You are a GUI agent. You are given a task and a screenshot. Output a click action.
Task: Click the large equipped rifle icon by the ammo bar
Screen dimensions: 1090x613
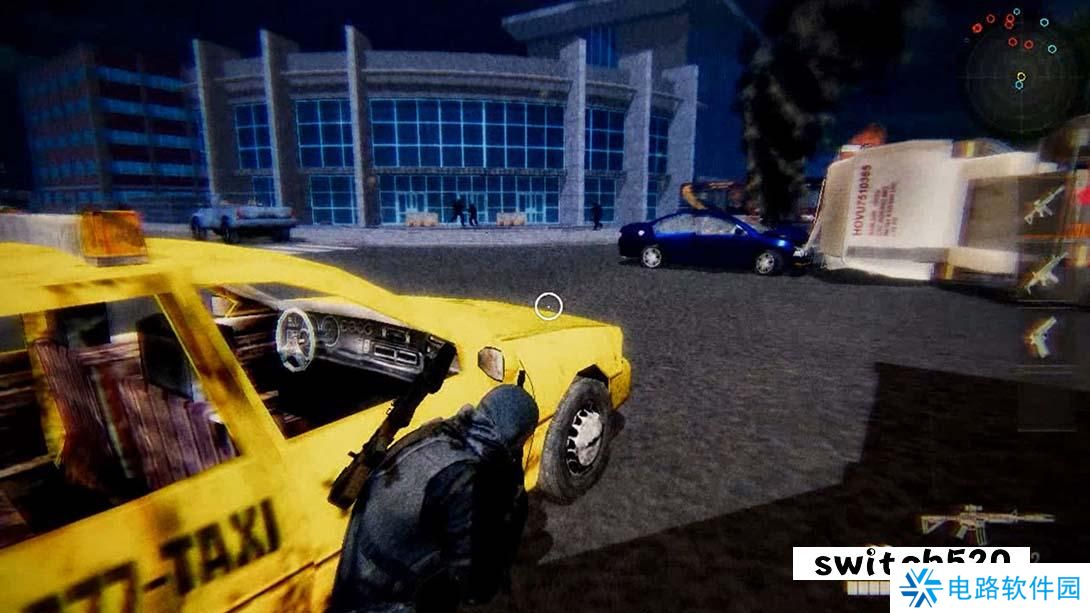[985, 522]
